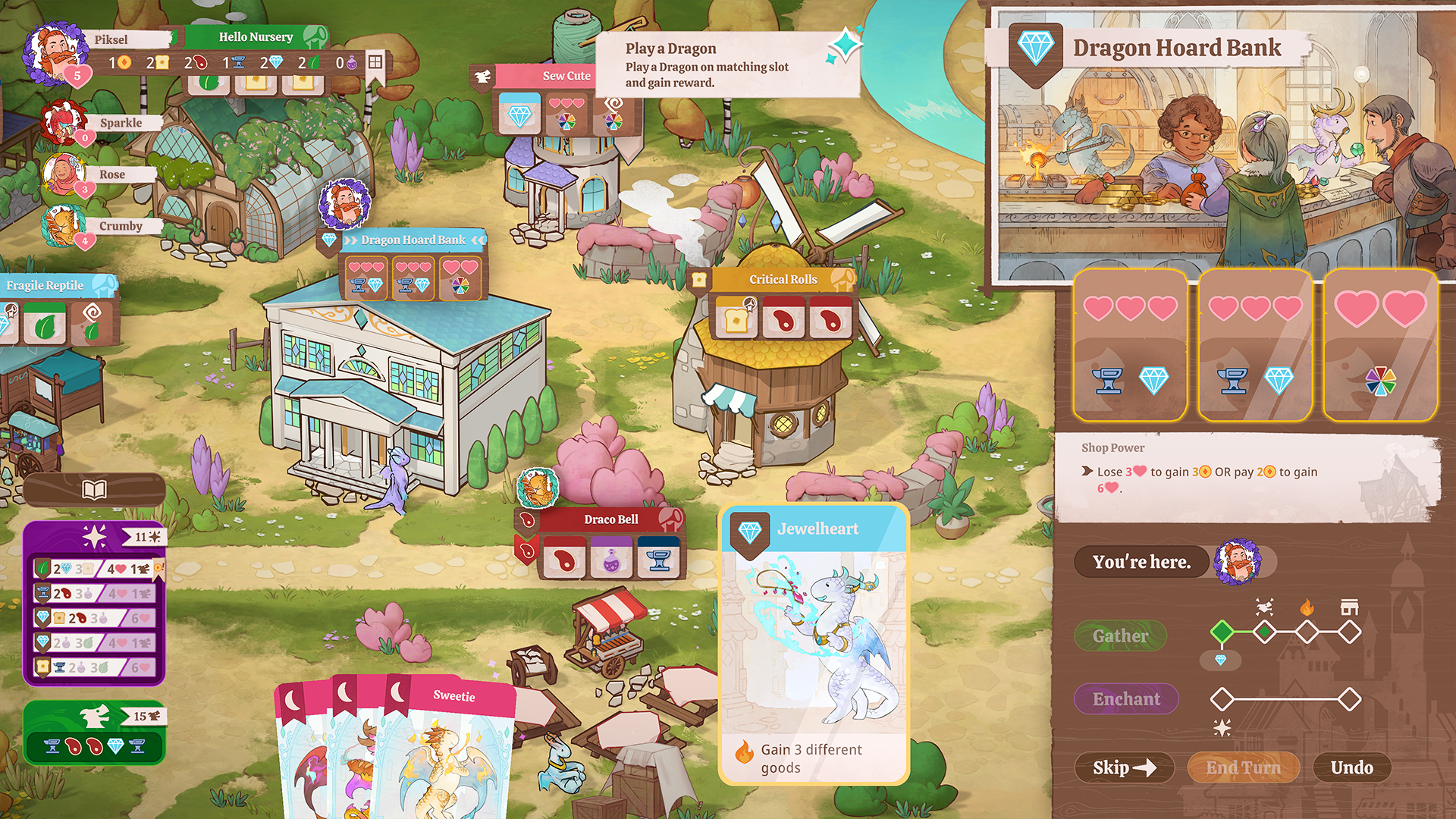
Task: Choose the two-heart rainbow wheel dragon slot
Action: tap(1380, 345)
